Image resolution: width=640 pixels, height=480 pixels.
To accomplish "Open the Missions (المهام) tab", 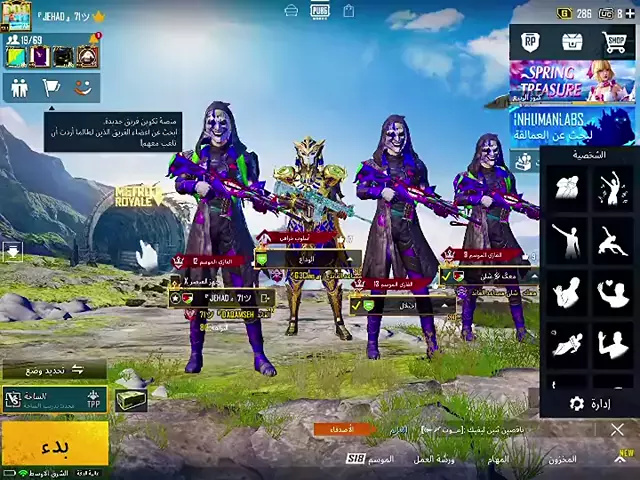I will [x=498, y=459].
